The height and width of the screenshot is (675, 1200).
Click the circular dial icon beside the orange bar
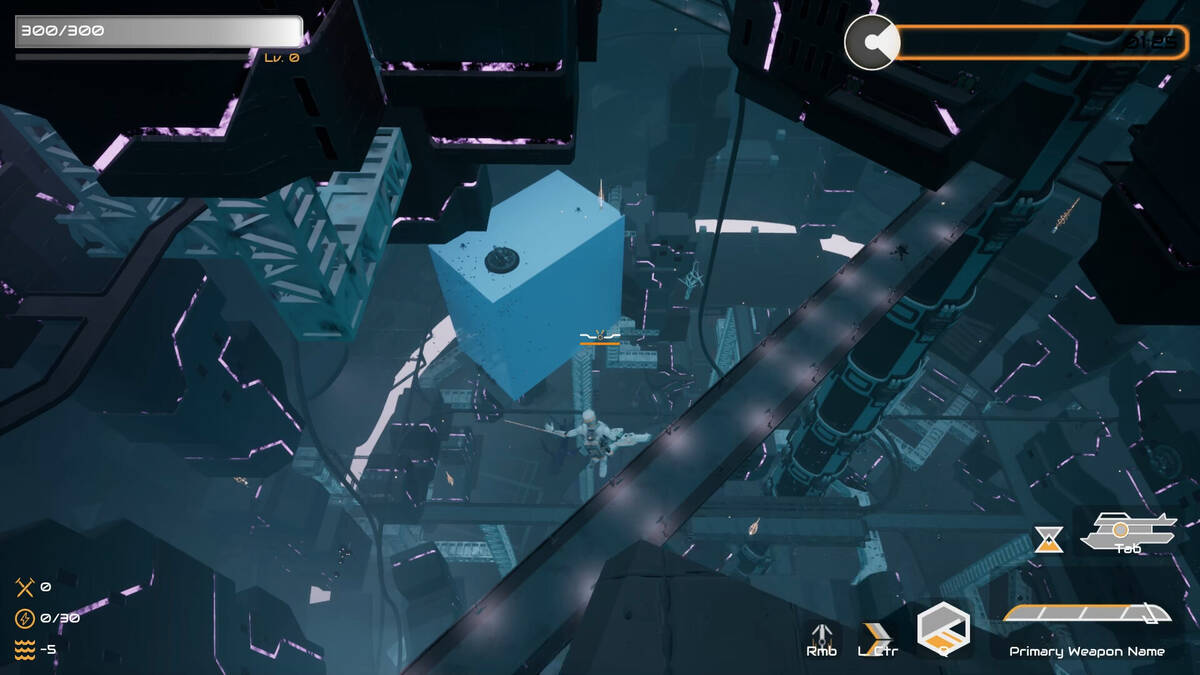coord(872,43)
